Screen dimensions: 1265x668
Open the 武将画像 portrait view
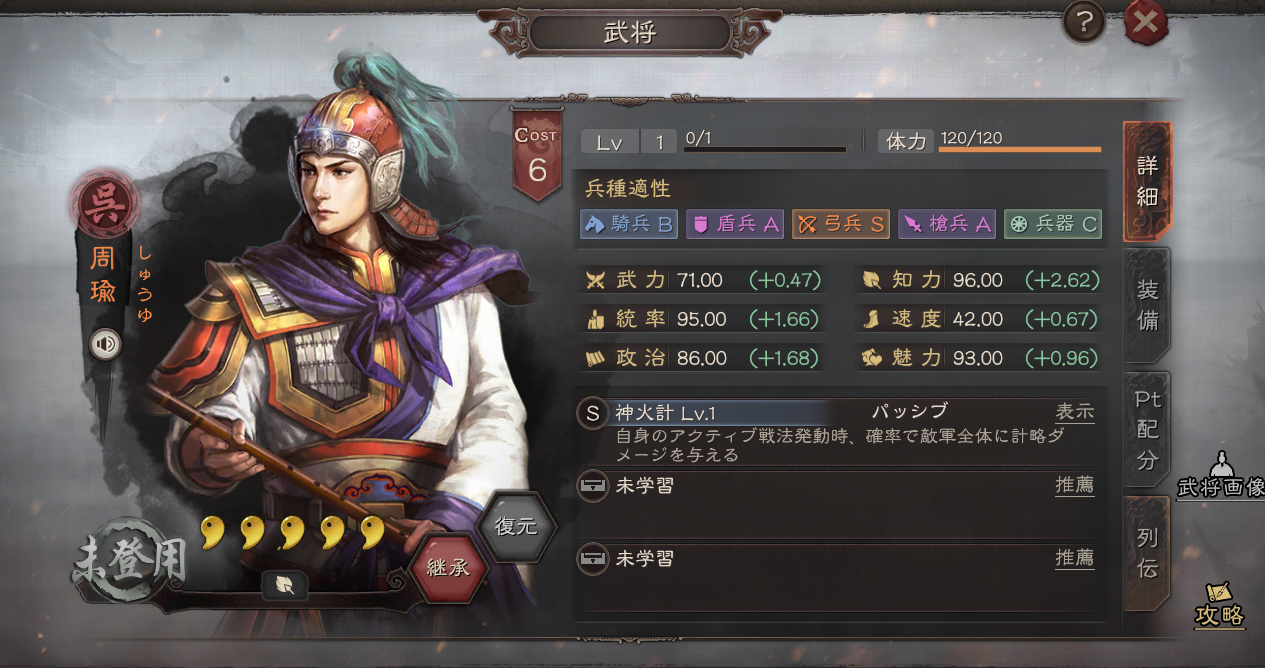[x=1220, y=477]
